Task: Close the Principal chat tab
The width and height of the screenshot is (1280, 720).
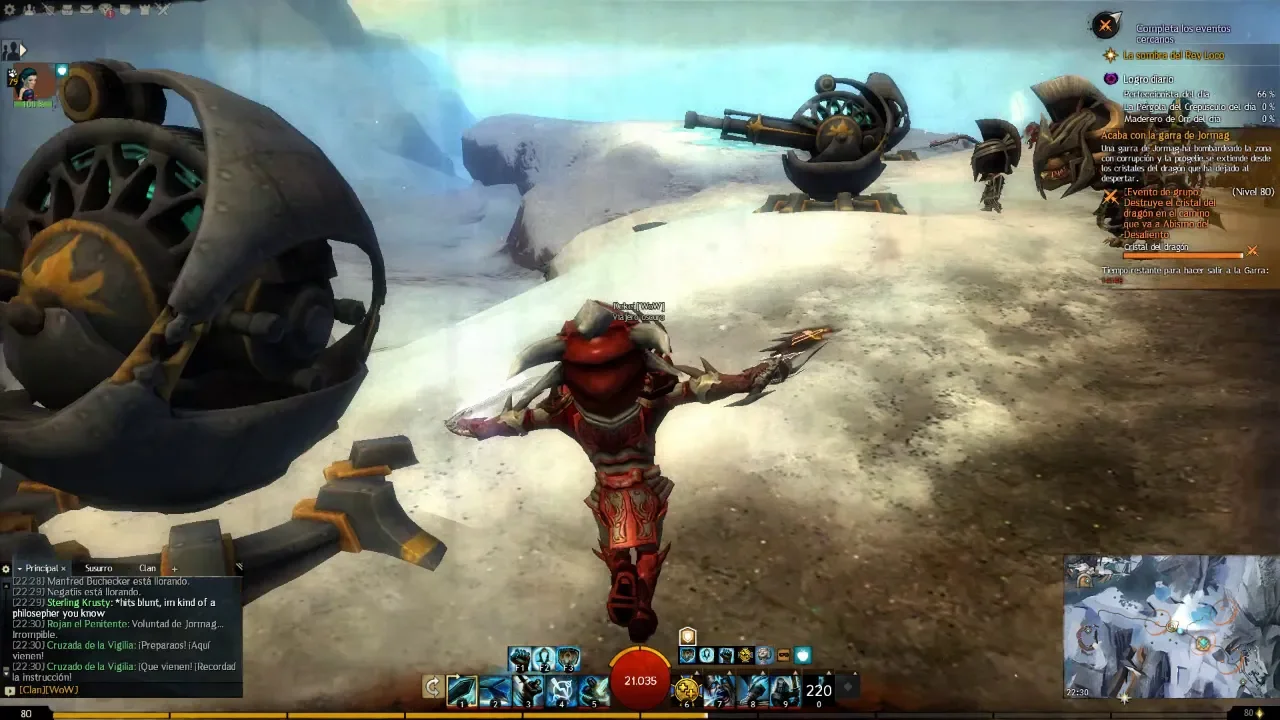Action: [63, 568]
